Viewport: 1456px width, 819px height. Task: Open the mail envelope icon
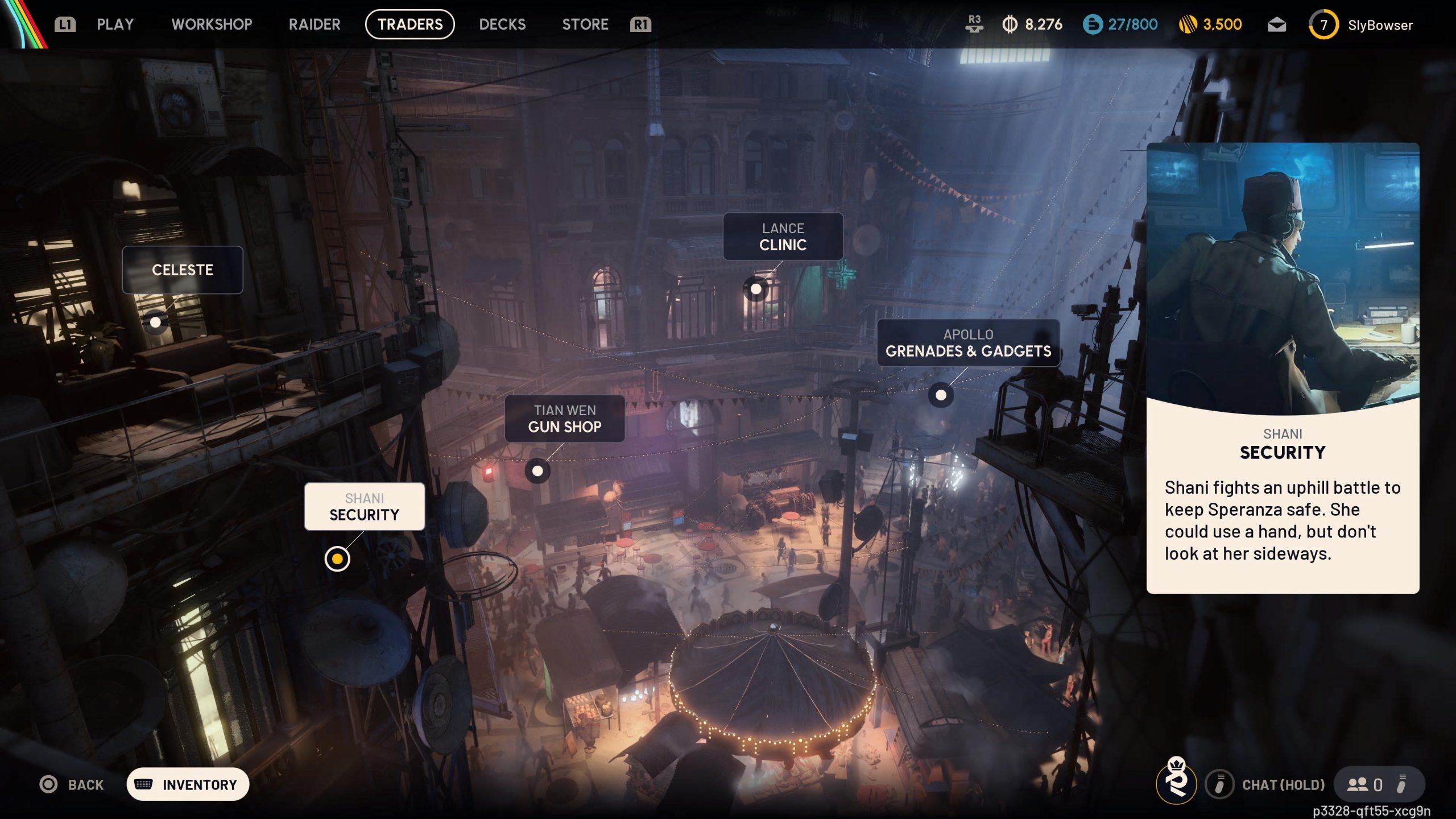click(1277, 25)
